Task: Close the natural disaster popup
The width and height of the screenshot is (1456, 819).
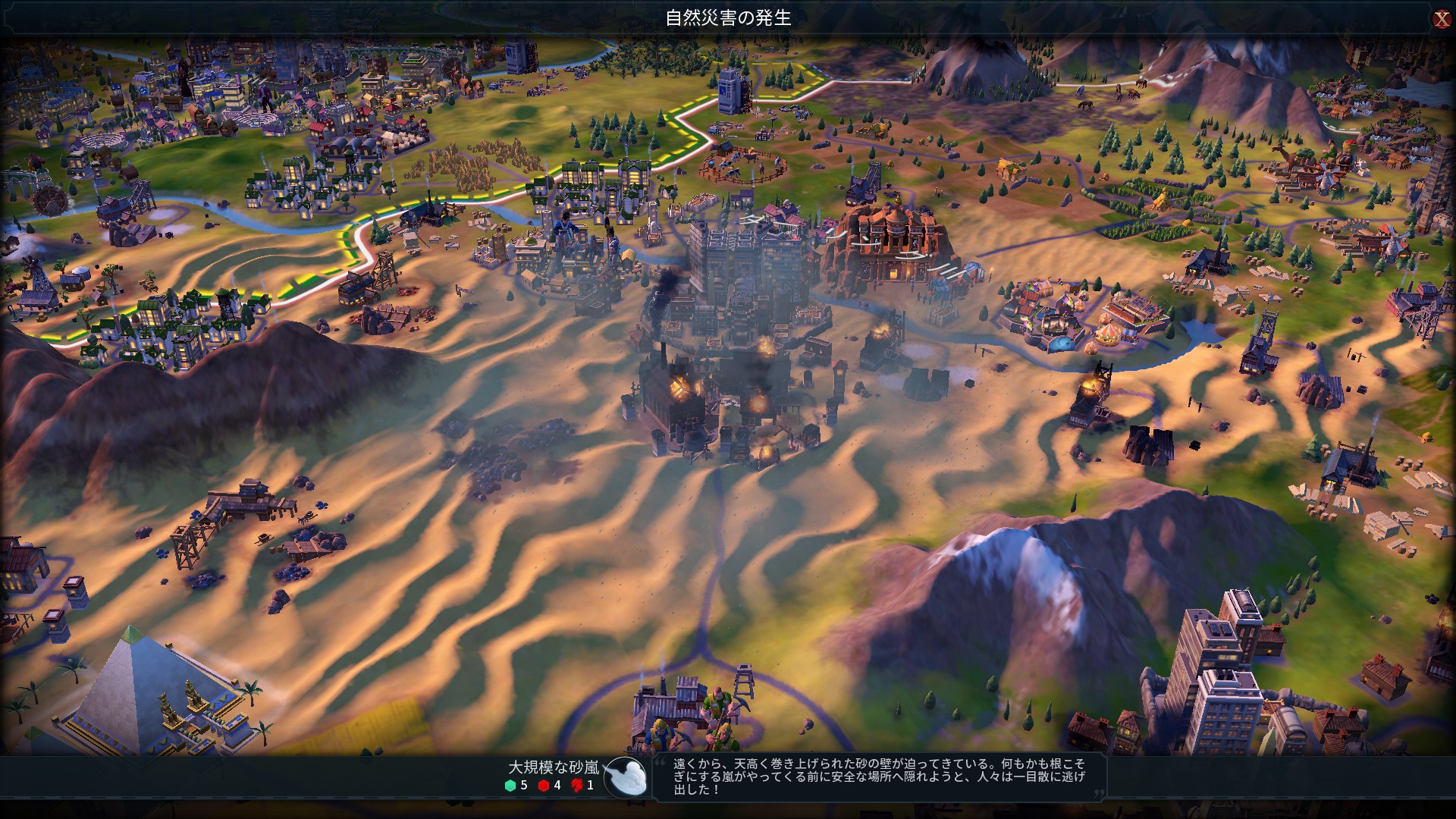Action: click(x=1441, y=19)
